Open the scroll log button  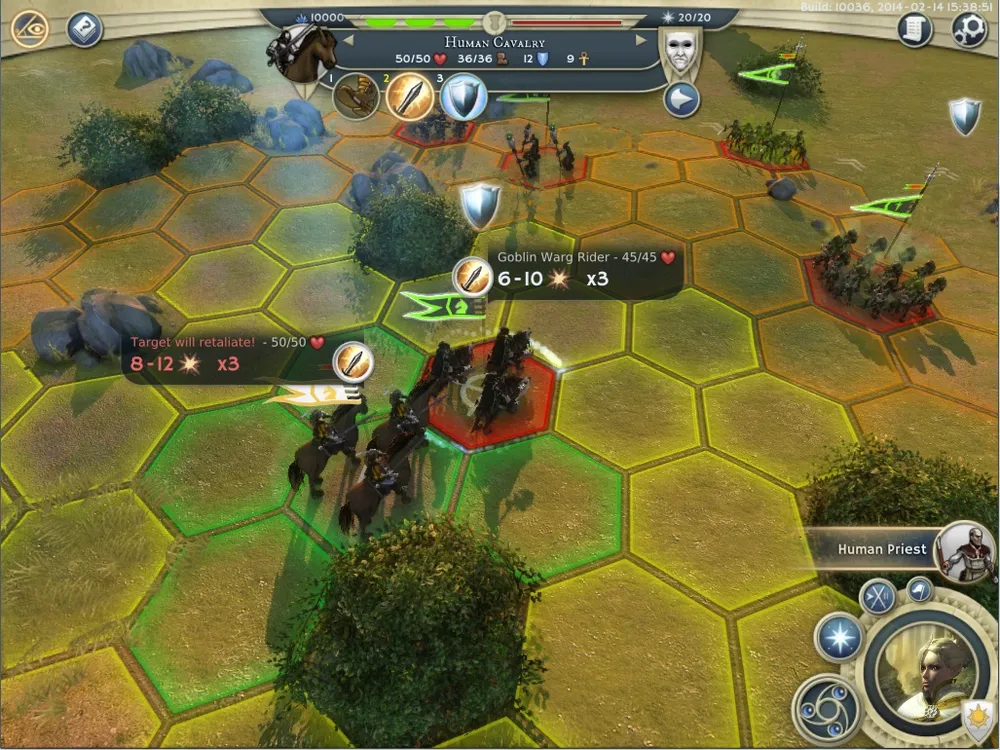click(x=914, y=30)
